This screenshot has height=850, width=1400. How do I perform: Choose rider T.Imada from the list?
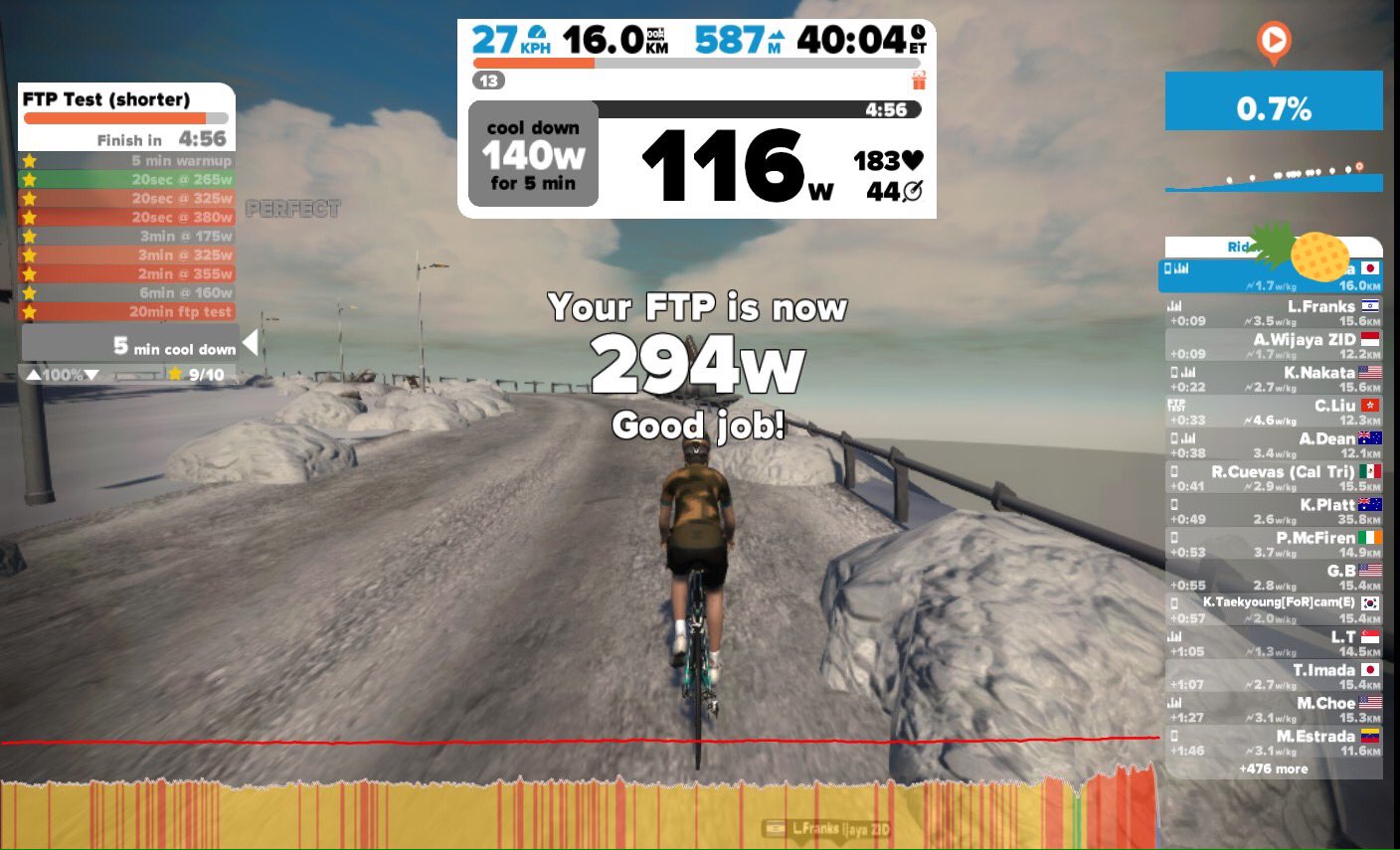(x=1273, y=676)
